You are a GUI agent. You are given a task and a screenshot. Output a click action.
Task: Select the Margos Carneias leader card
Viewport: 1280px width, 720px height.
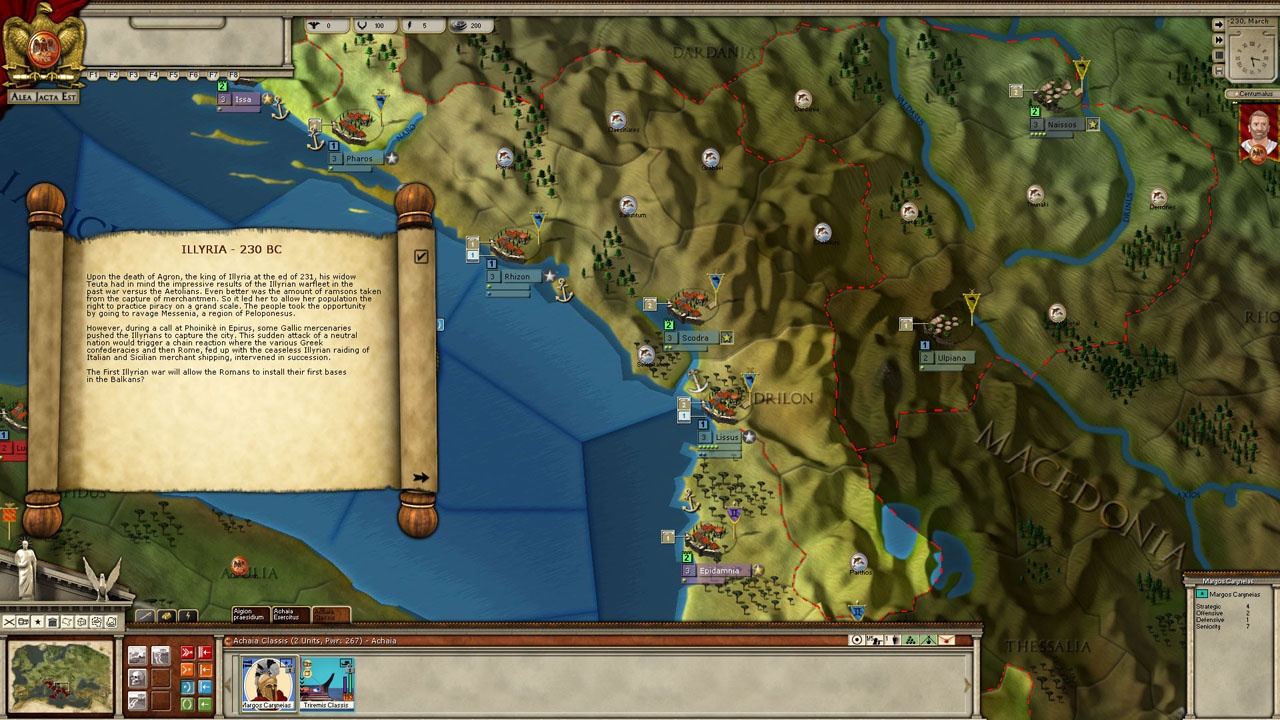pos(269,683)
